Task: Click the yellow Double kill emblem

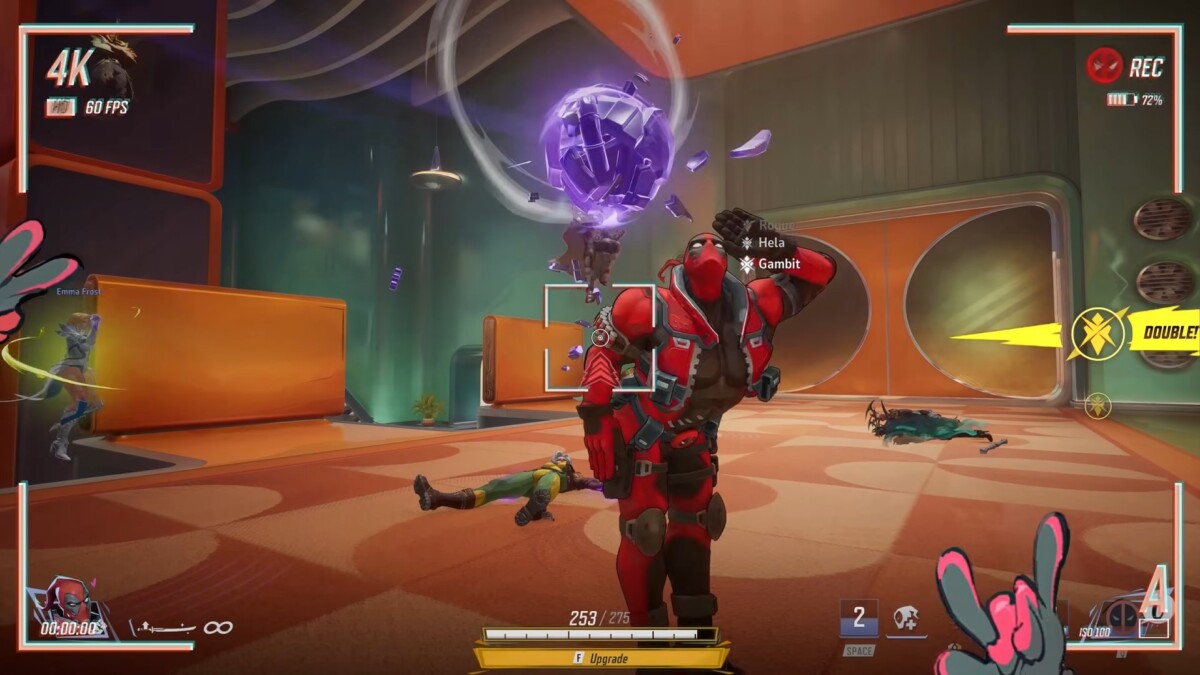Action: (1097, 334)
